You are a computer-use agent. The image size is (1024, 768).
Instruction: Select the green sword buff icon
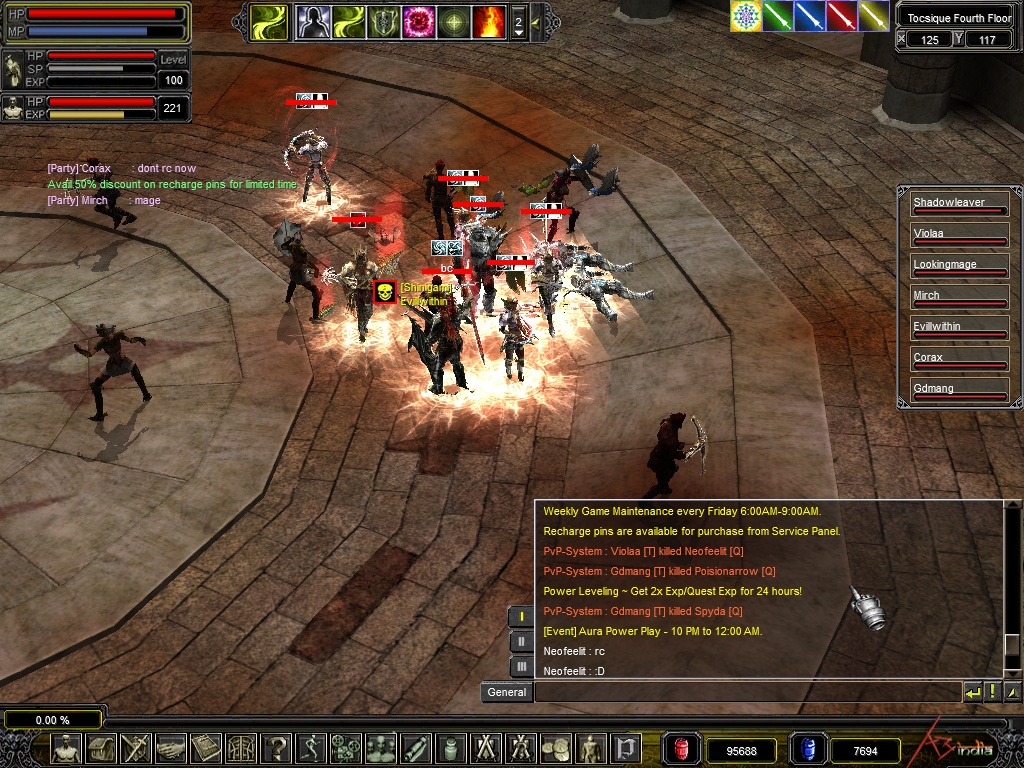778,16
